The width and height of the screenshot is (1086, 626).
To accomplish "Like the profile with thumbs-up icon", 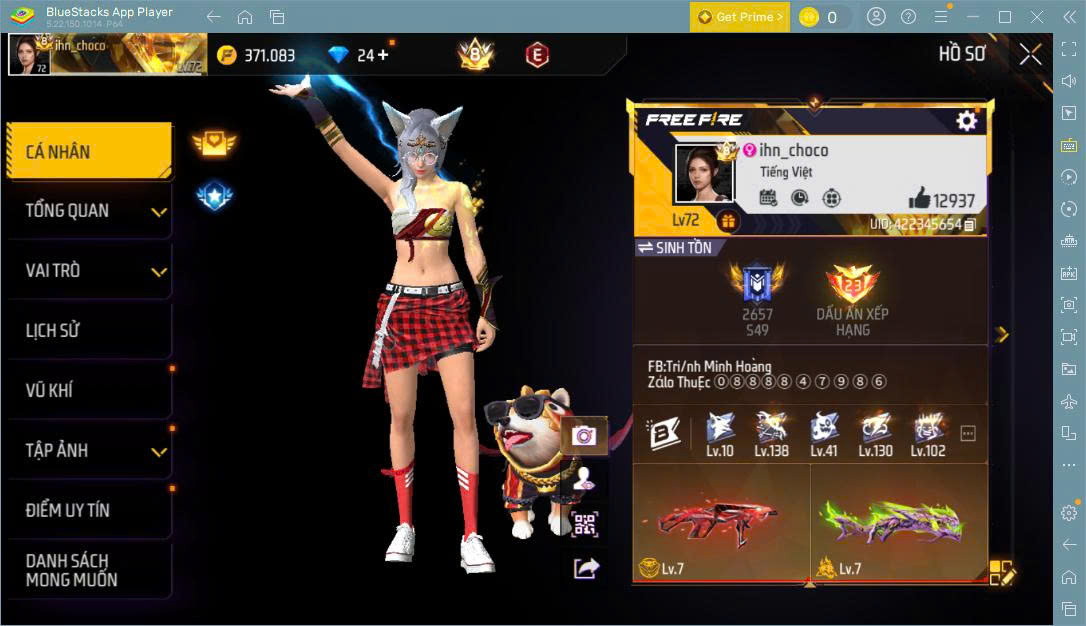I will [919, 198].
